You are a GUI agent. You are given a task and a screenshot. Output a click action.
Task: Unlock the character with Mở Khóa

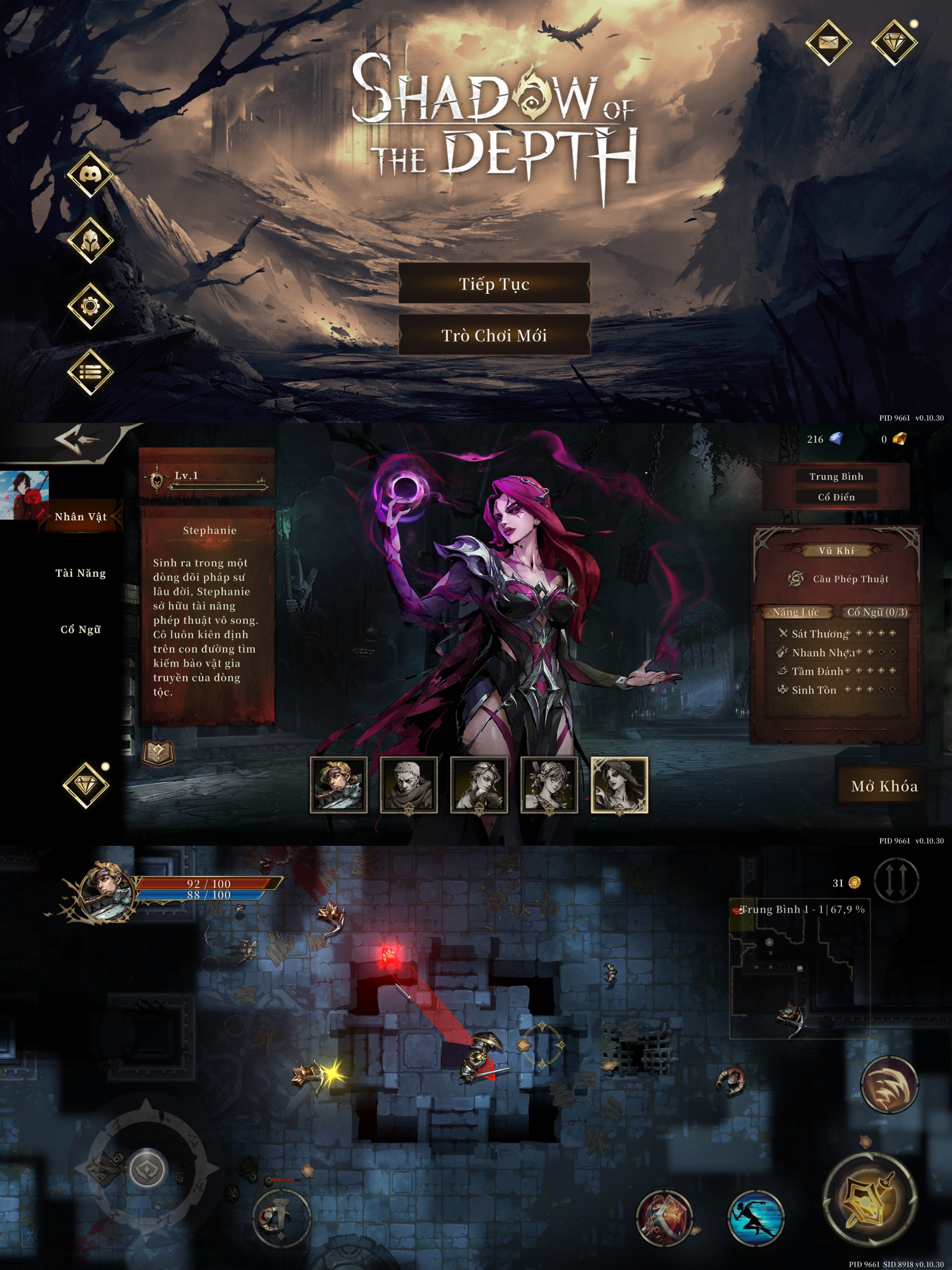point(884,786)
